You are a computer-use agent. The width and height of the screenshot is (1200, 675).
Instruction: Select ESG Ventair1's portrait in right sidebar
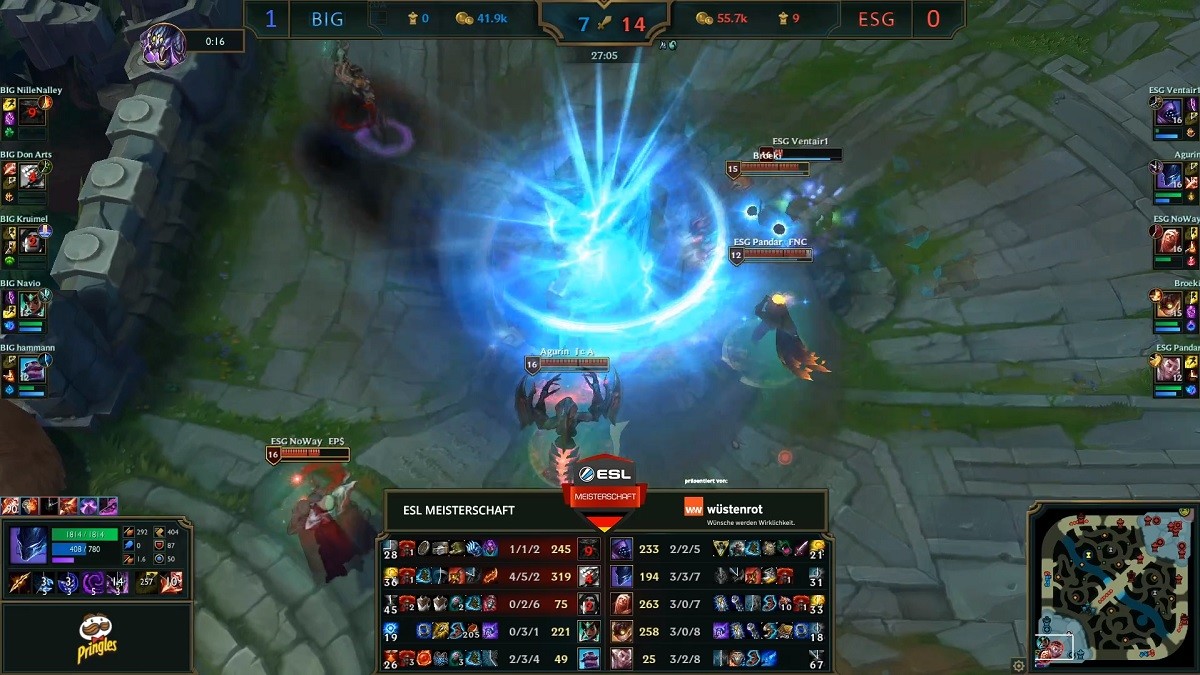click(x=1169, y=111)
